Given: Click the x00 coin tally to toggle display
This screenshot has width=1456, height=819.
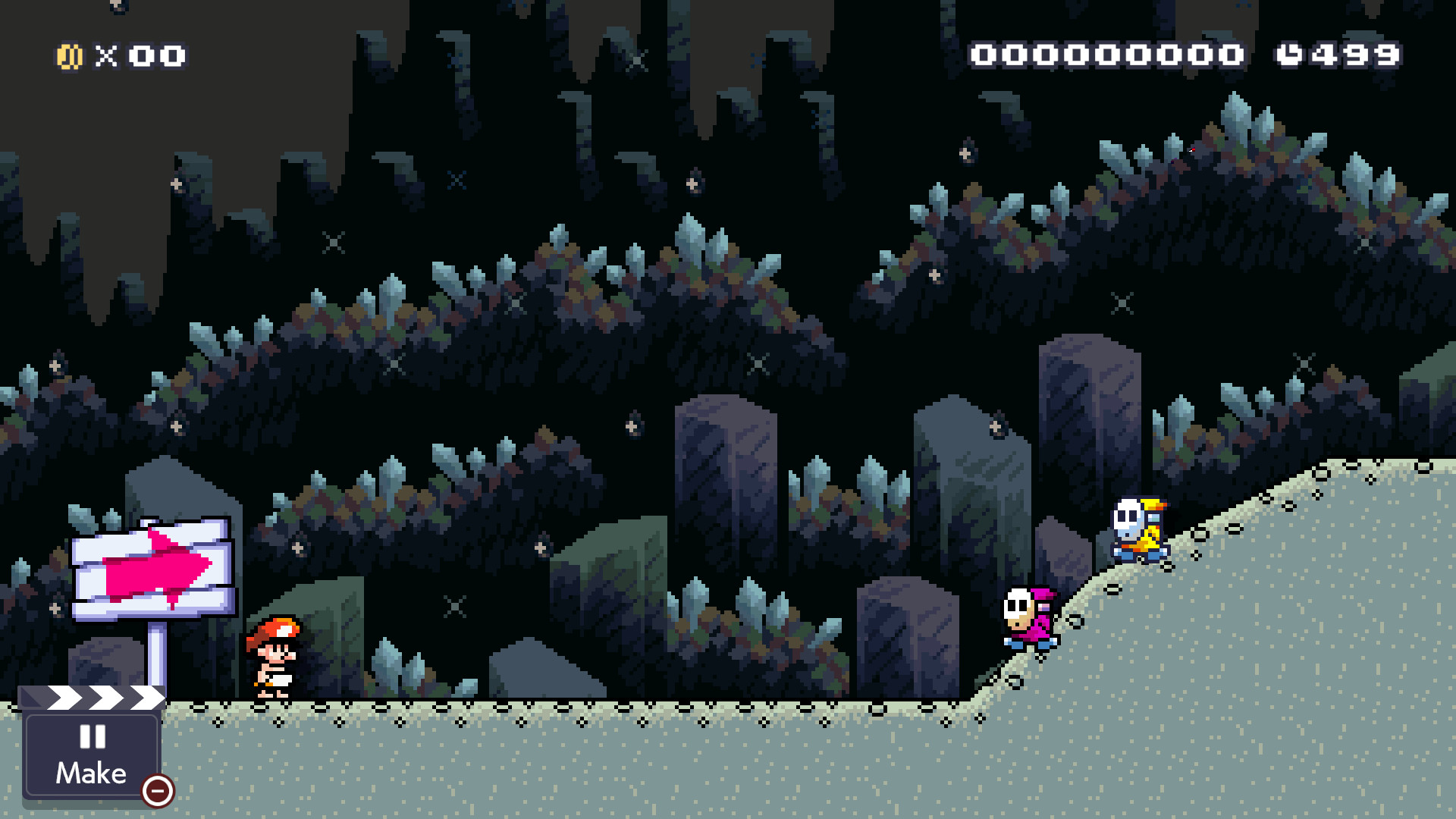Looking at the screenshot, I should [148, 55].
